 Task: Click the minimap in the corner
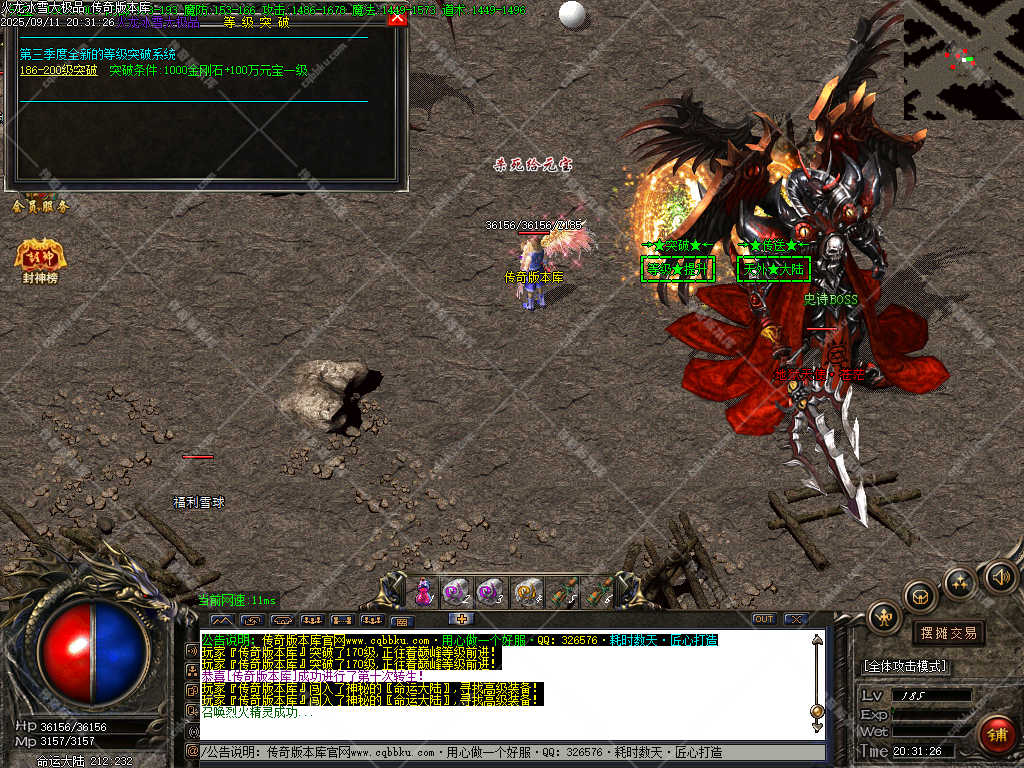click(963, 59)
